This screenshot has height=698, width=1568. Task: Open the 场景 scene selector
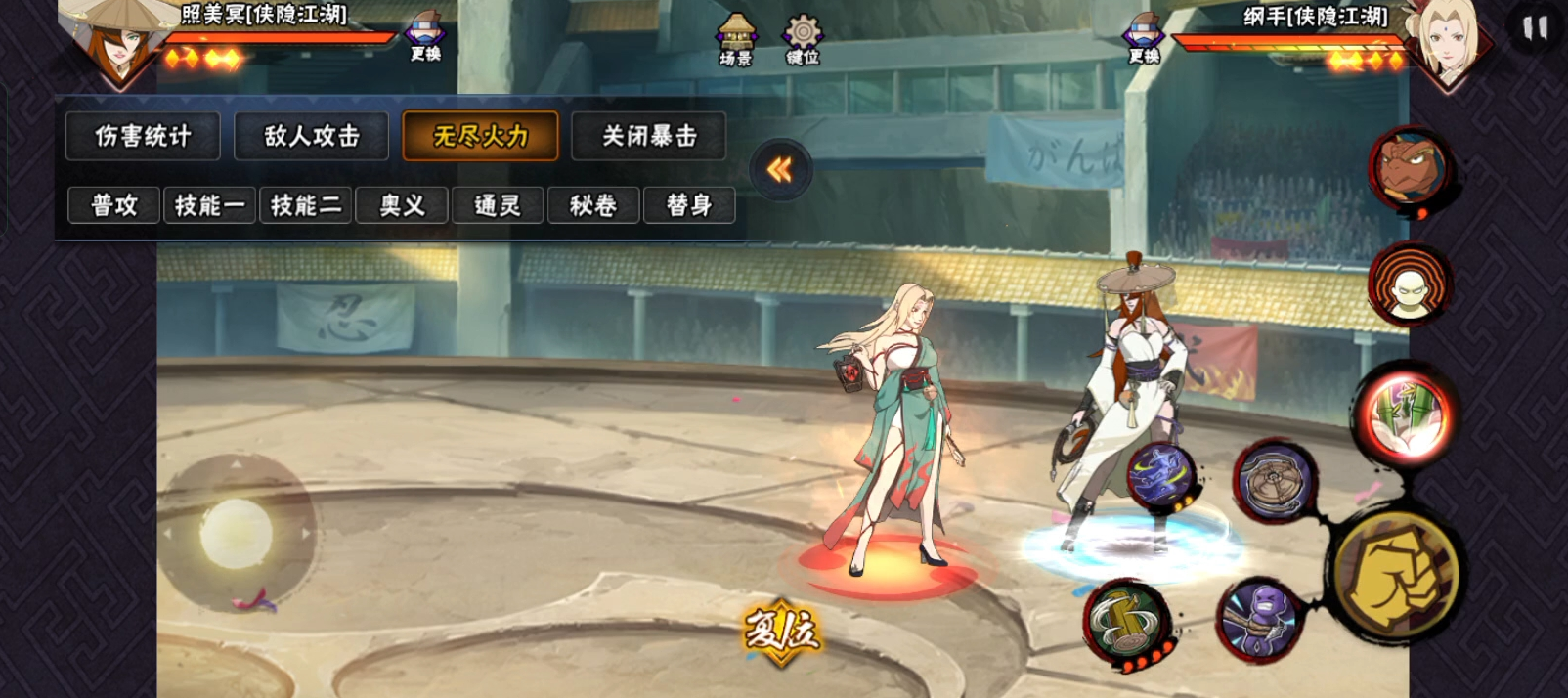click(735, 40)
